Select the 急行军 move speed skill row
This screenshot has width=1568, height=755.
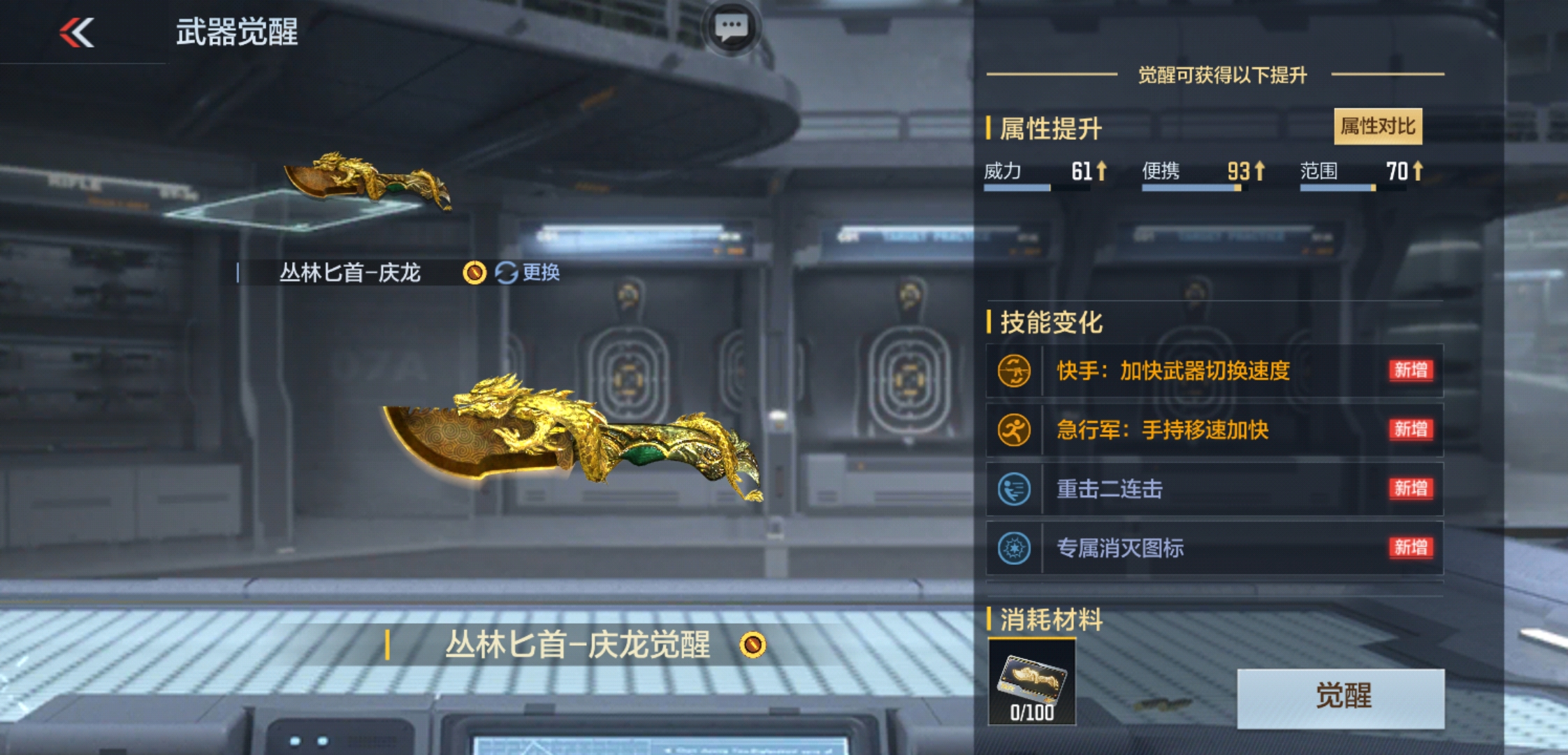tap(1214, 430)
